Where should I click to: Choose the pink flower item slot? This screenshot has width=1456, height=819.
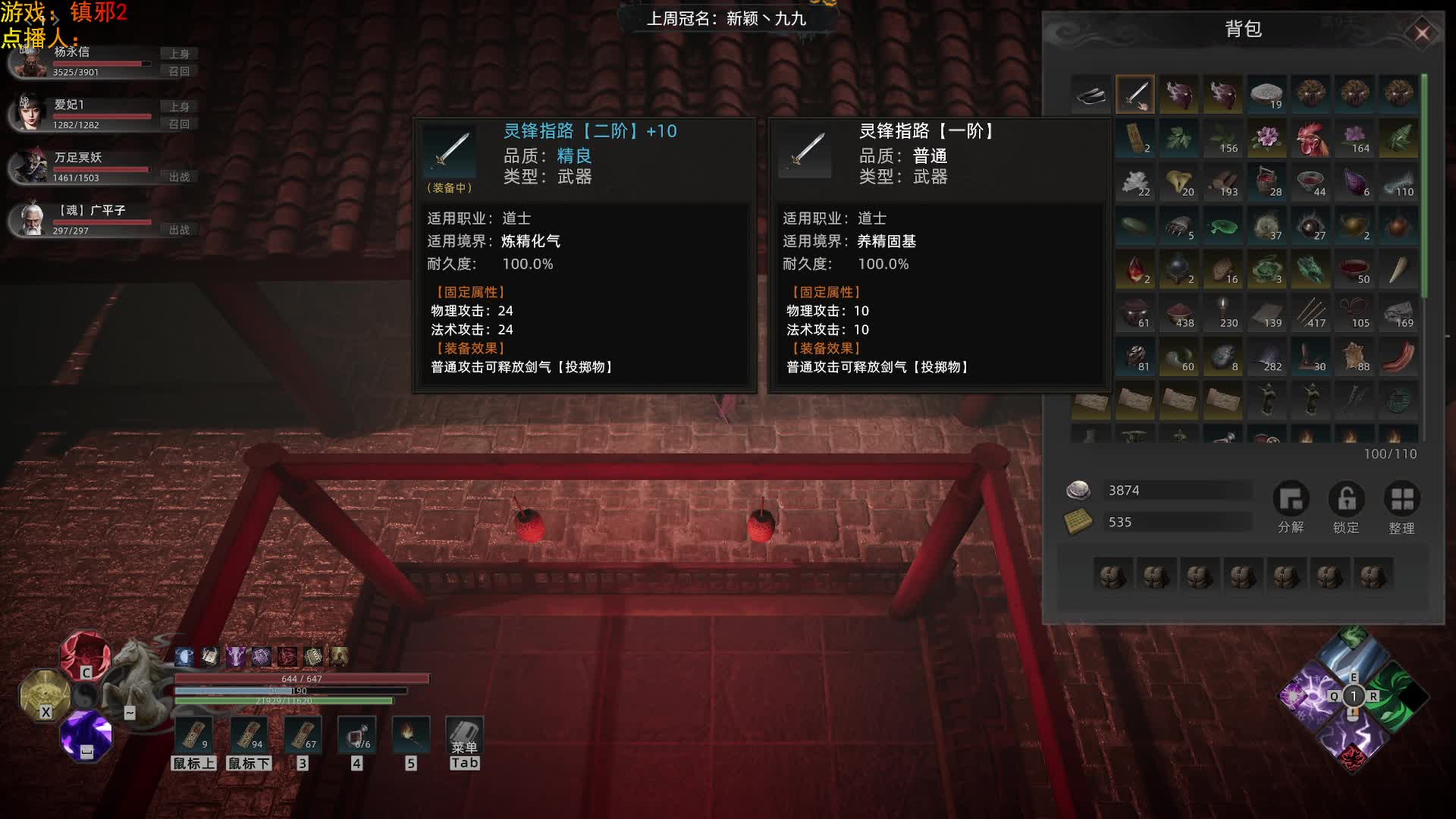pyautogui.click(x=1267, y=139)
